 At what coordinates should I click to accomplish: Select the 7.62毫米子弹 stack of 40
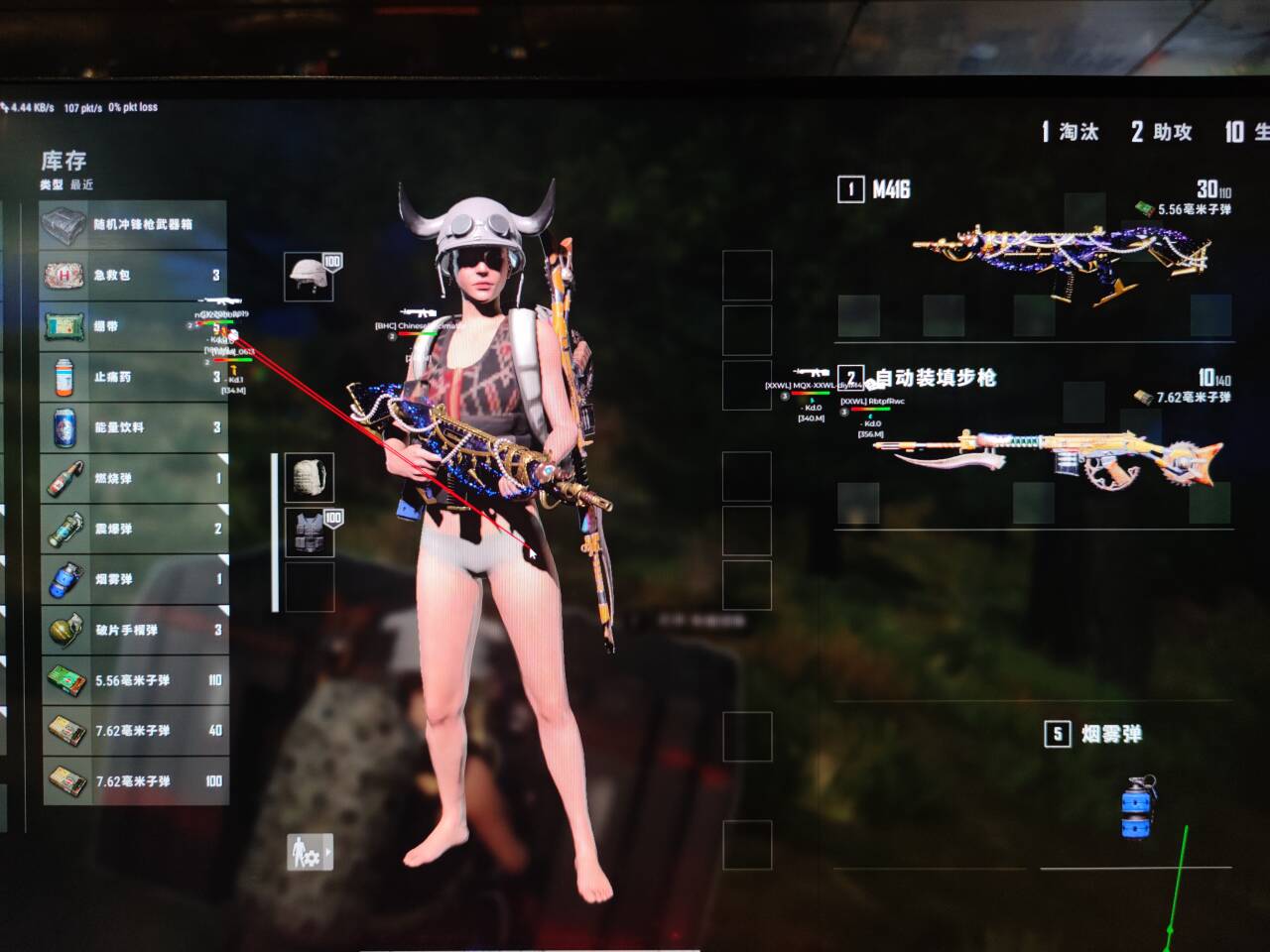(134, 731)
